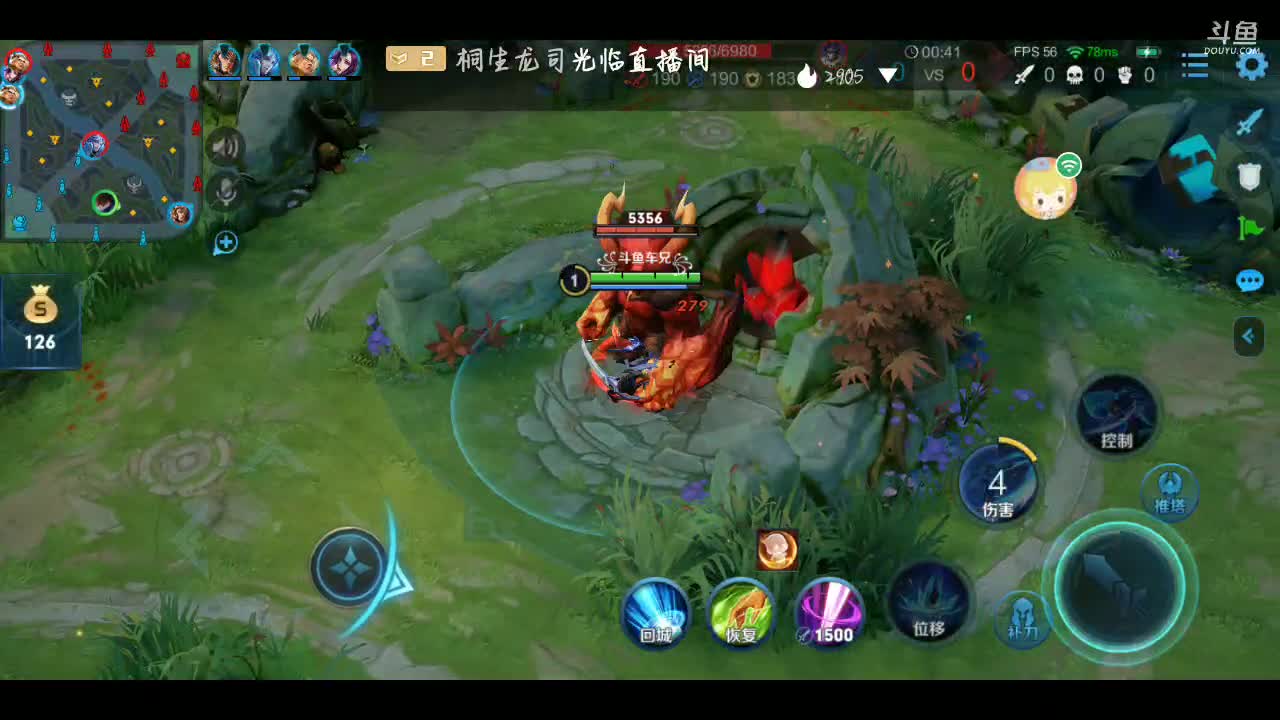
Task: Open the scoreboard list icon
Action: (1195, 67)
